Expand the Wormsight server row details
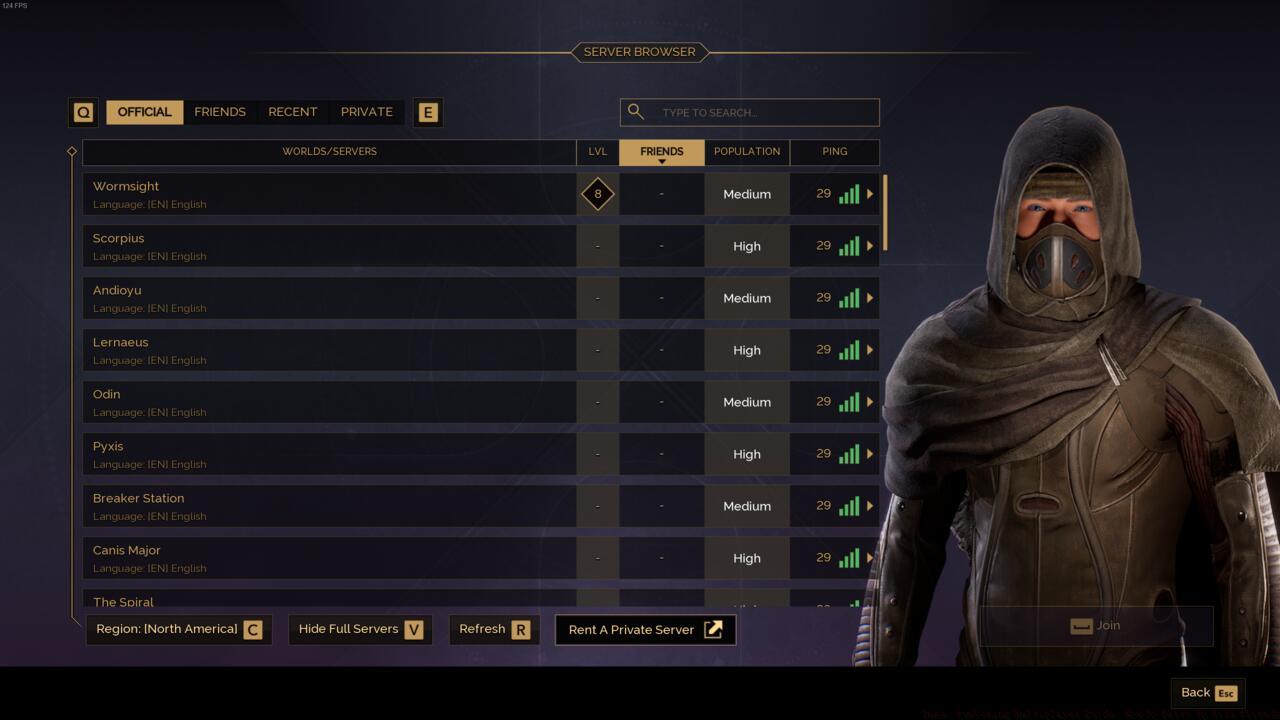Viewport: 1280px width, 720px height. 869,194
